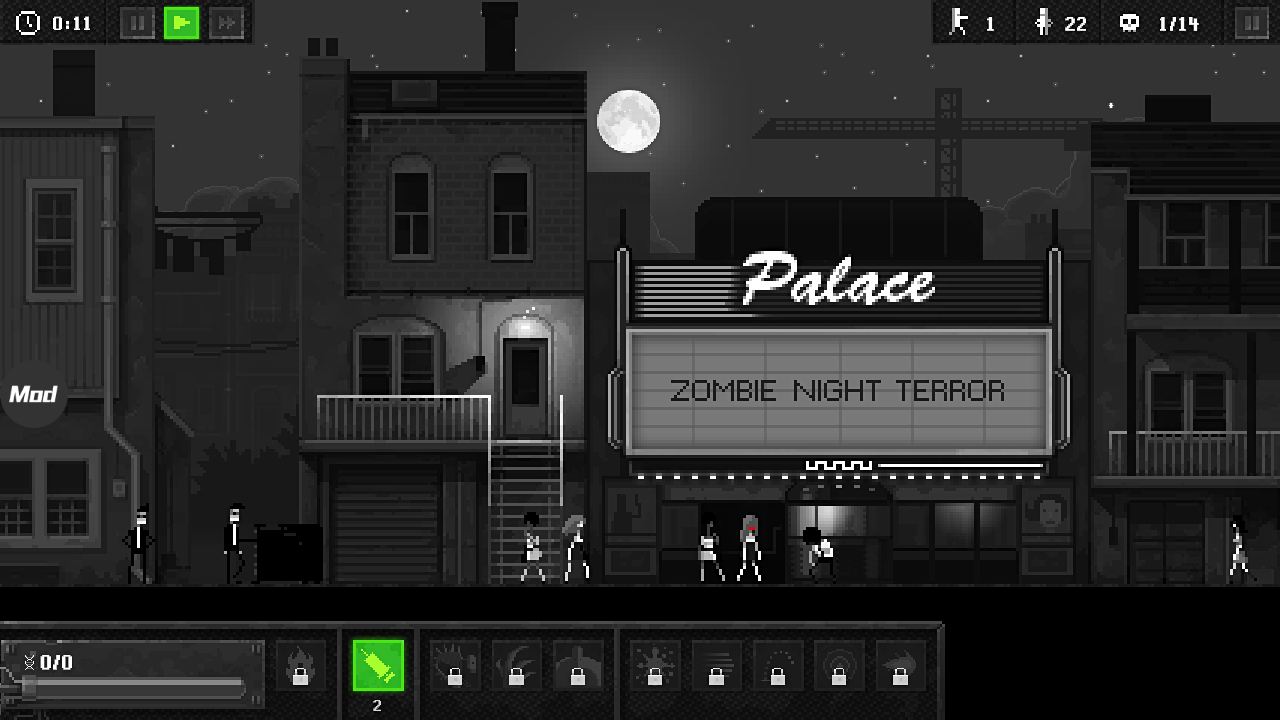Screen dimensions: 1280x720
Task: Open the pause menu button beside the skull counter
Action: (x=1251, y=23)
